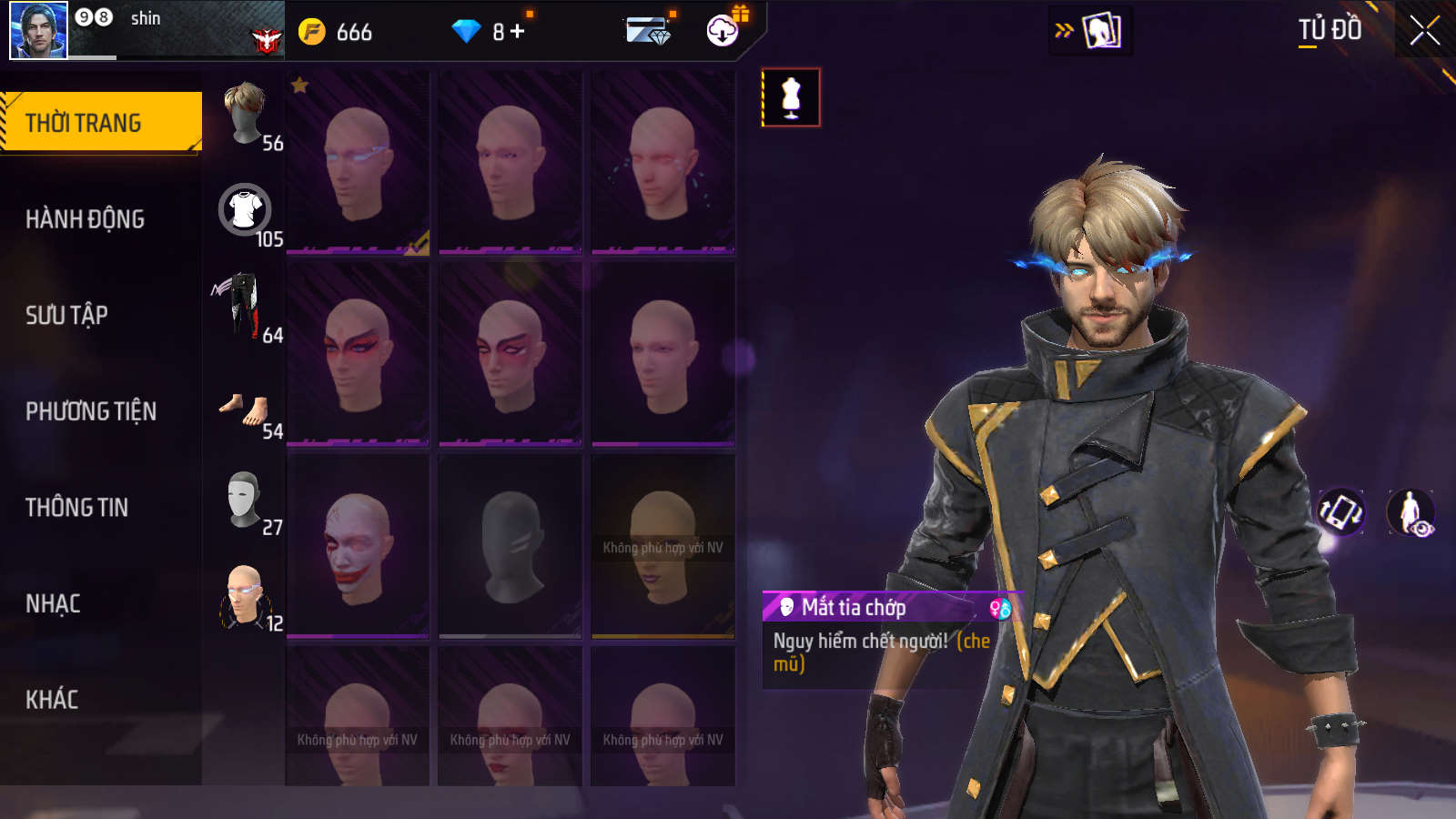Open the face accessory category with glasses
The image size is (1456, 819).
pos(244,596)
